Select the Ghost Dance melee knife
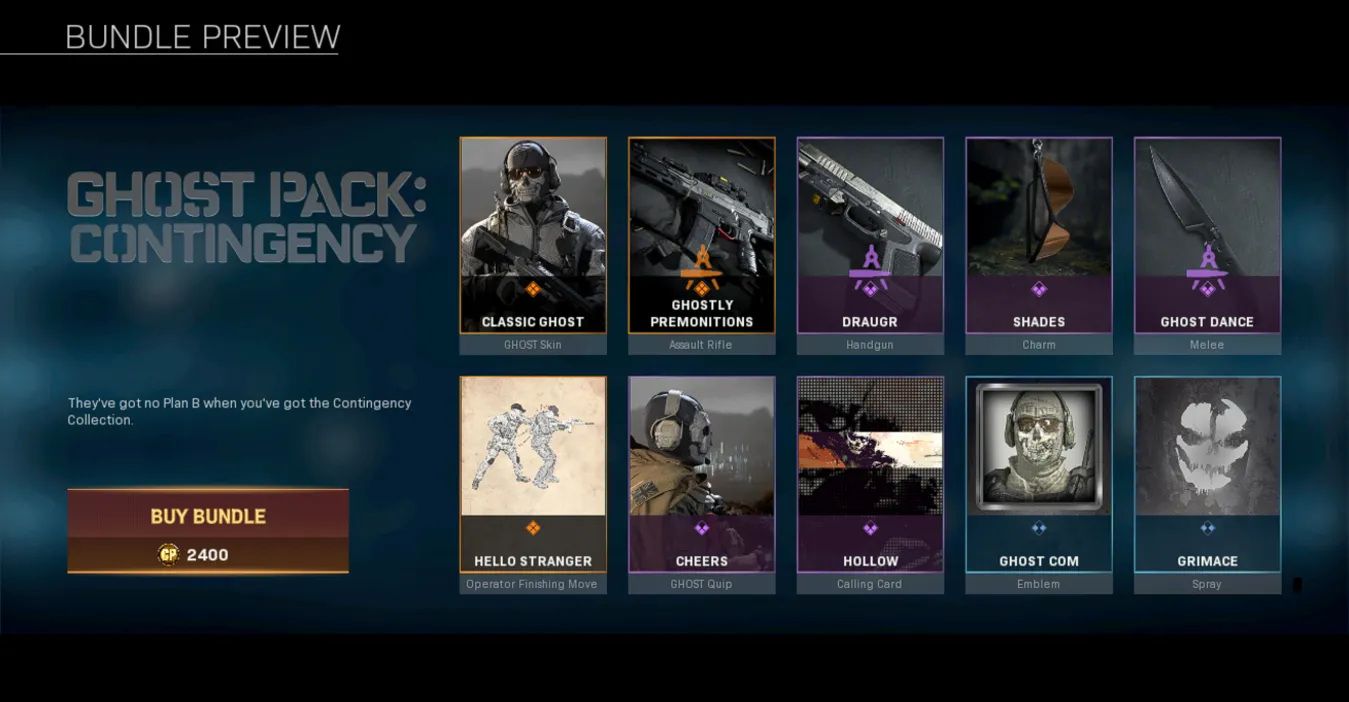This screenshot has width=1349, height=702. (1207, 236)
